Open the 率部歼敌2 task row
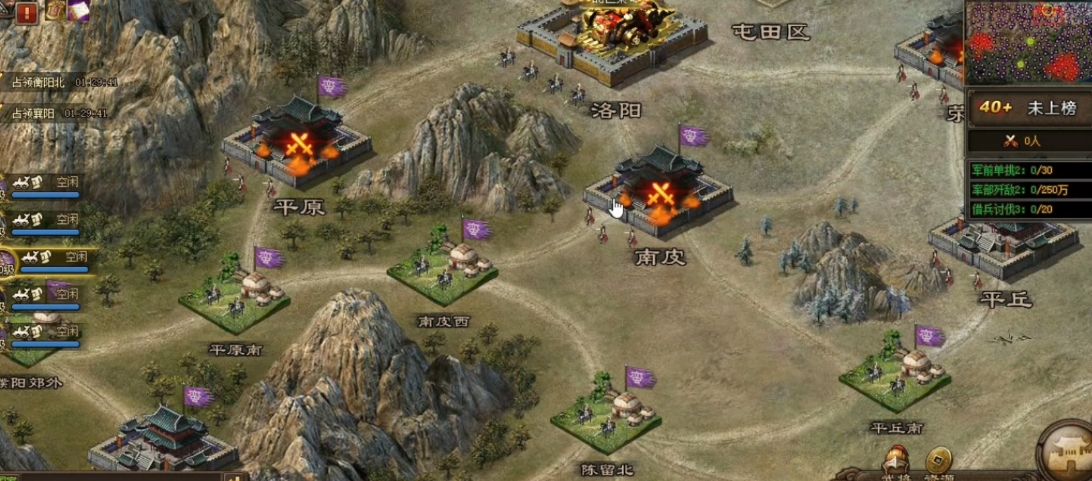Image resolution: width=1092 pixels, height=481 pixels. pos(1029,190)
